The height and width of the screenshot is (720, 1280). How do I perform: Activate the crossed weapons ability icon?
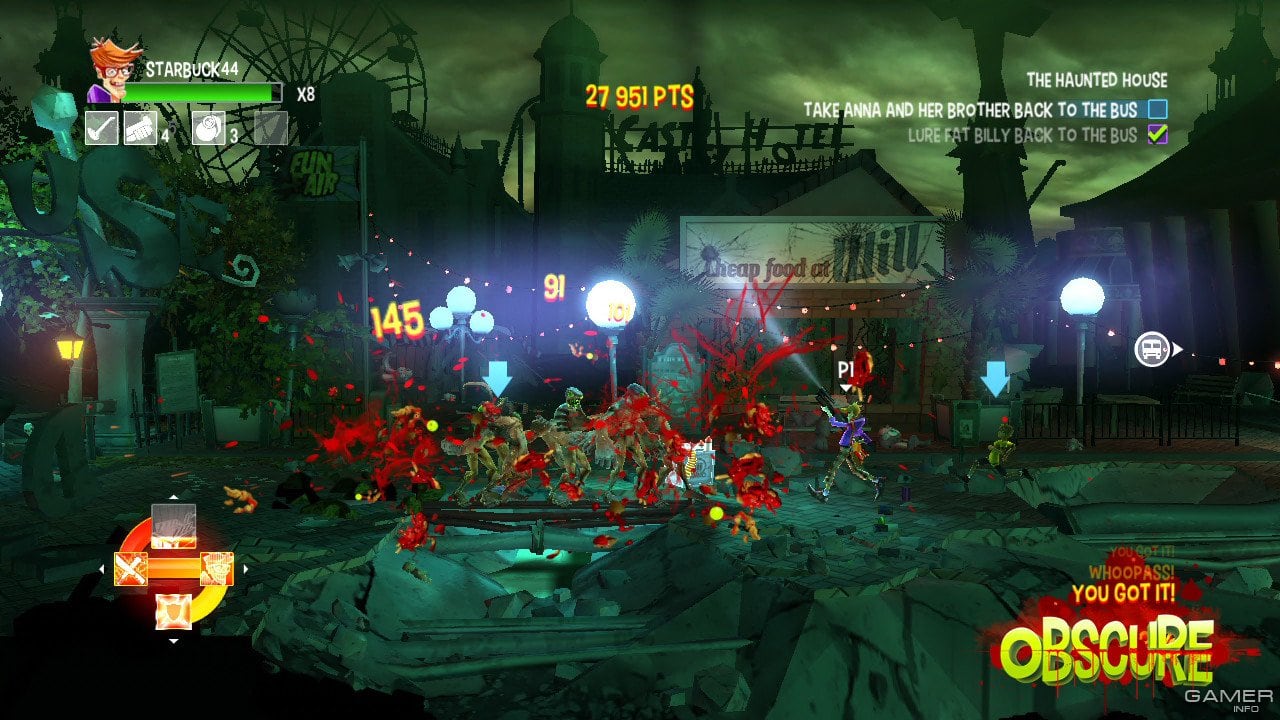(x=131, y=569)
